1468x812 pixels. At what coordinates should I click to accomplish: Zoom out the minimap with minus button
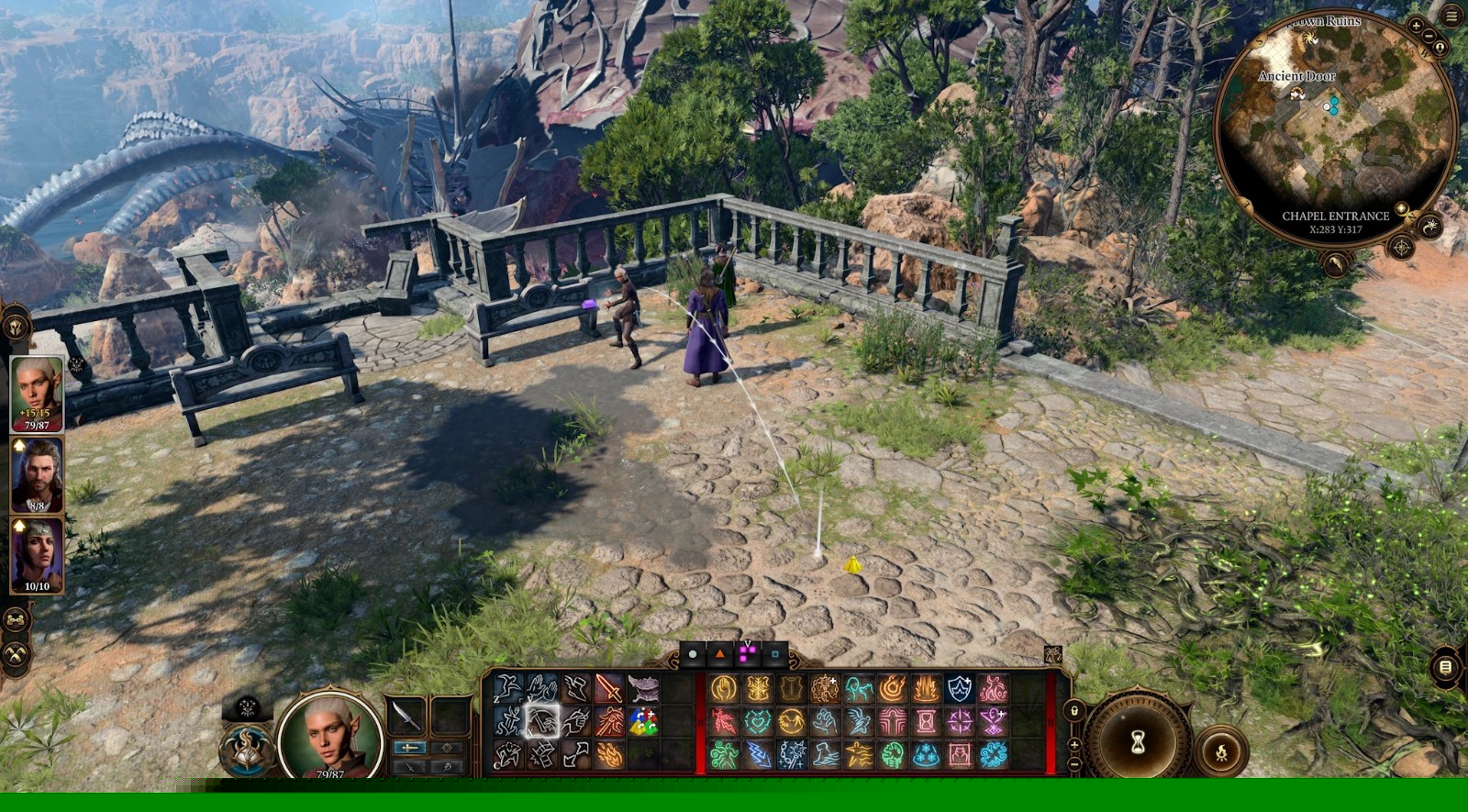pos(1429,36)
